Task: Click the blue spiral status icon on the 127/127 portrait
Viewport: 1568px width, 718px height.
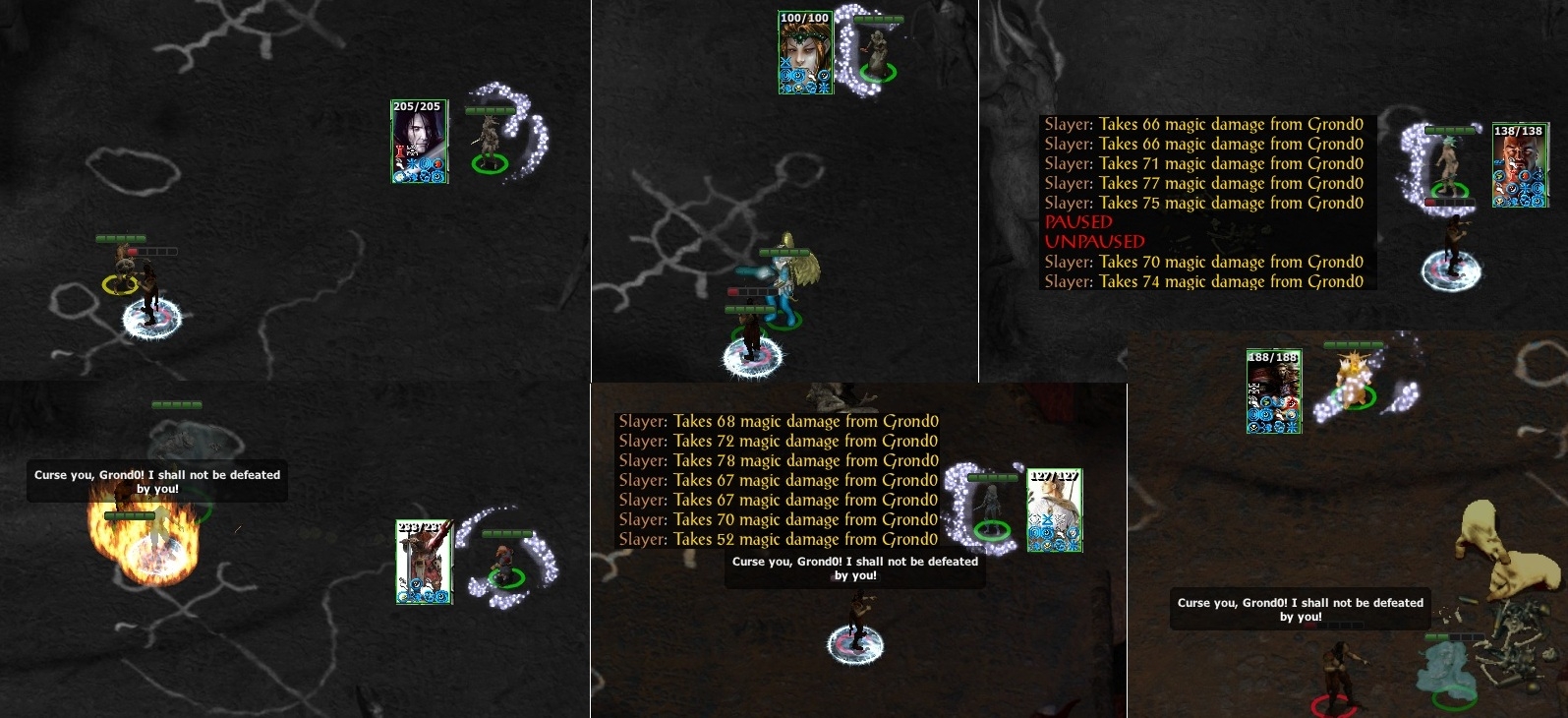Action: coord(1034,531)
